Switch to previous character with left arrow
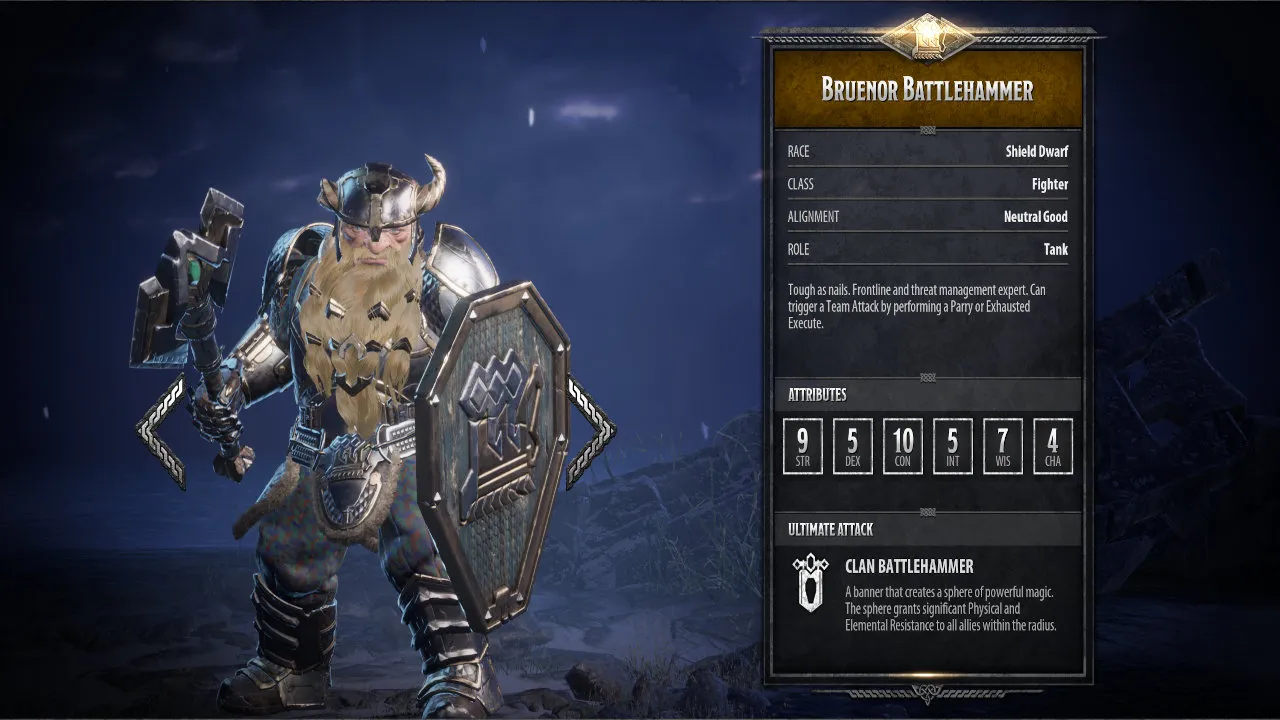The width and height of the screenshot is (1280, 720). [160, 432]
